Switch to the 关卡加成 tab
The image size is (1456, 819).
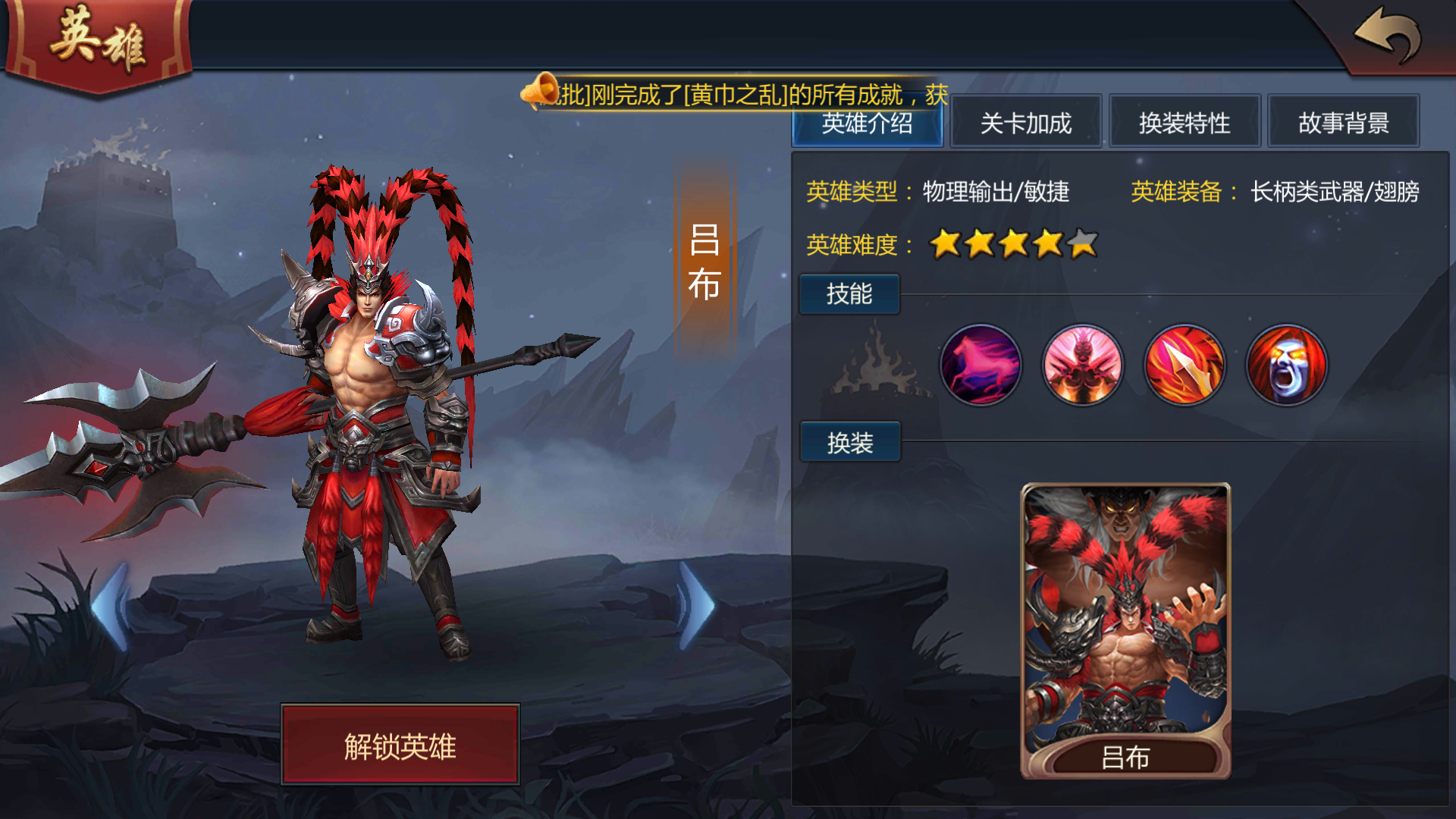[1025, 123]
